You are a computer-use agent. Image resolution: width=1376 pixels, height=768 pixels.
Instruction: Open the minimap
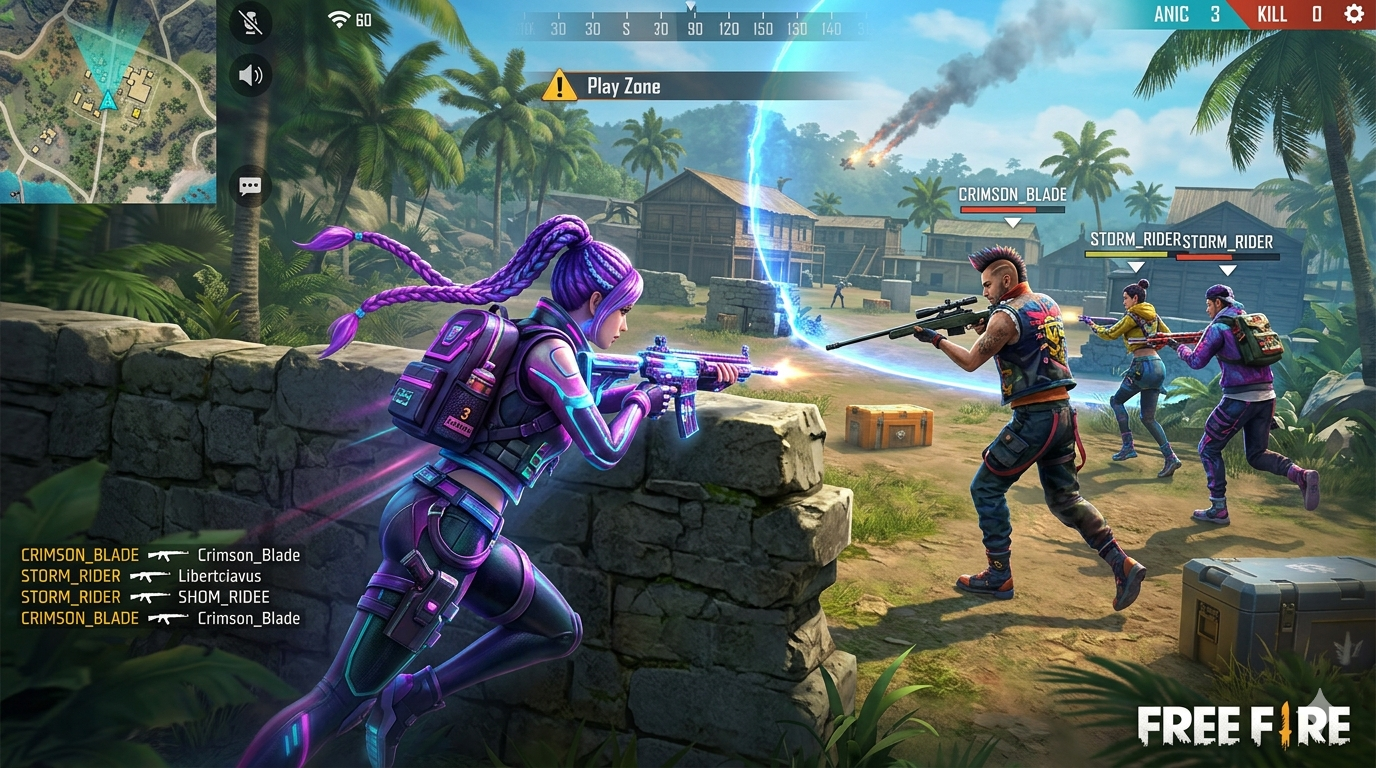(x=107, y=101)
